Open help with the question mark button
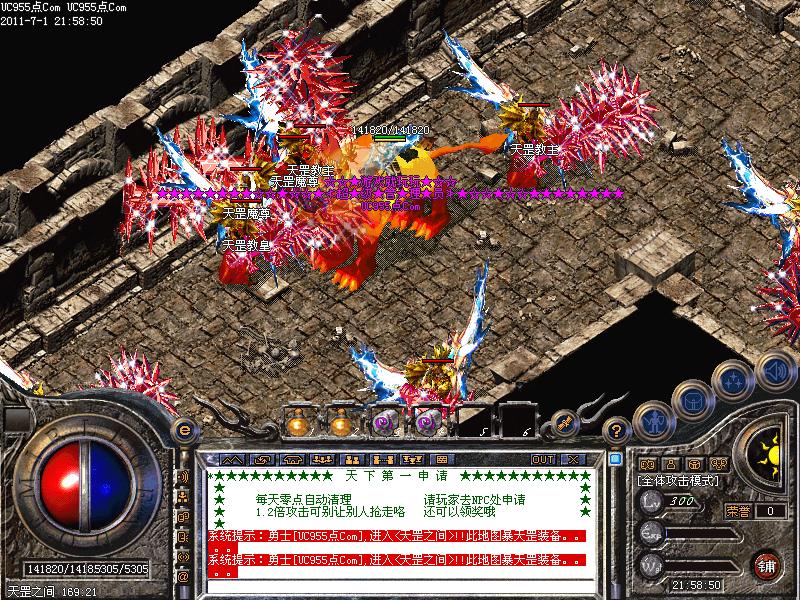Viewport: 800px width, 600px height. click(x=618, y=431)
